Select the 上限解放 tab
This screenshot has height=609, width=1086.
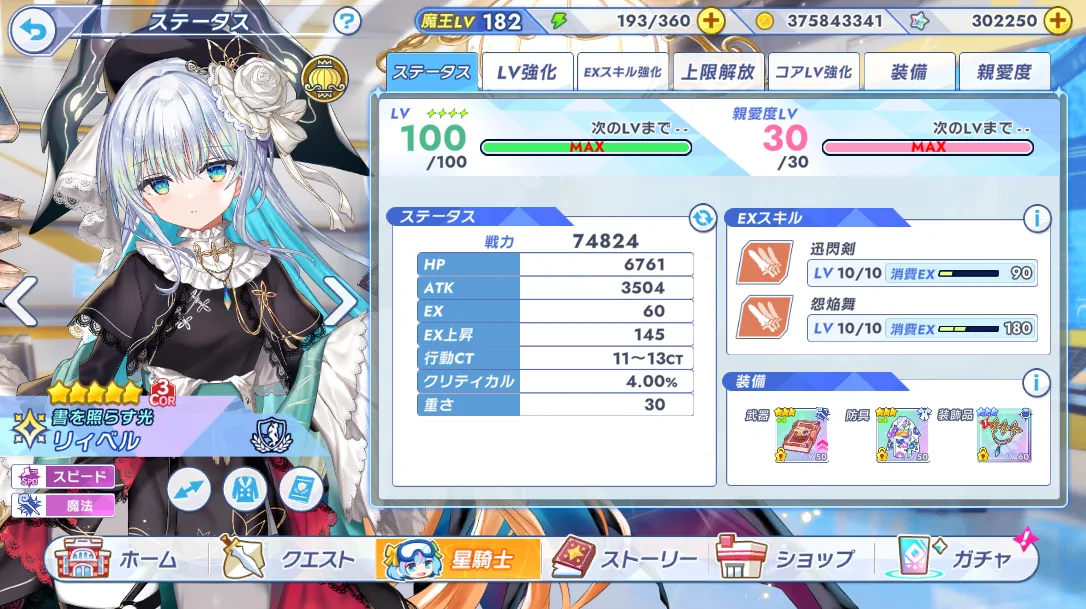pos(717,72)
